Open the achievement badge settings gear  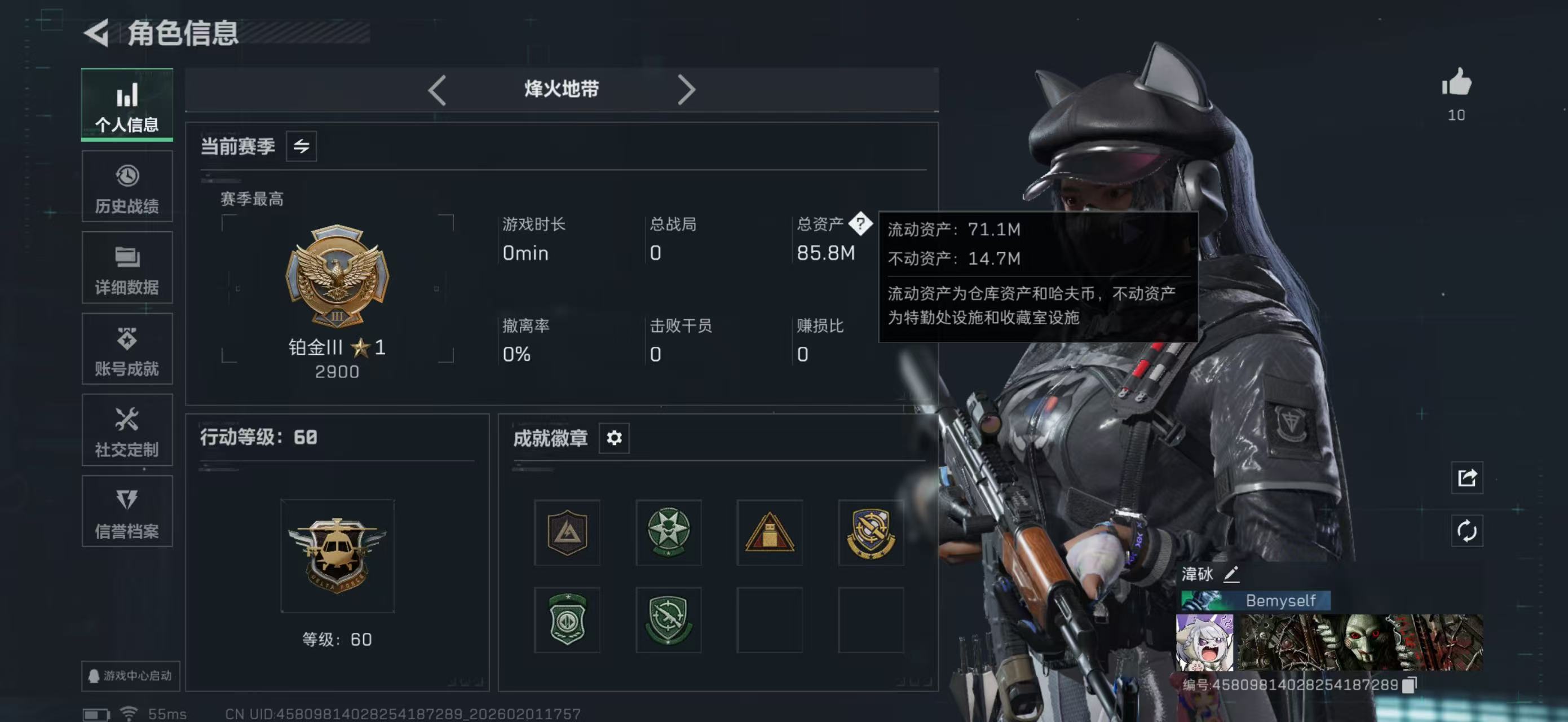click(x=614, y=438)
